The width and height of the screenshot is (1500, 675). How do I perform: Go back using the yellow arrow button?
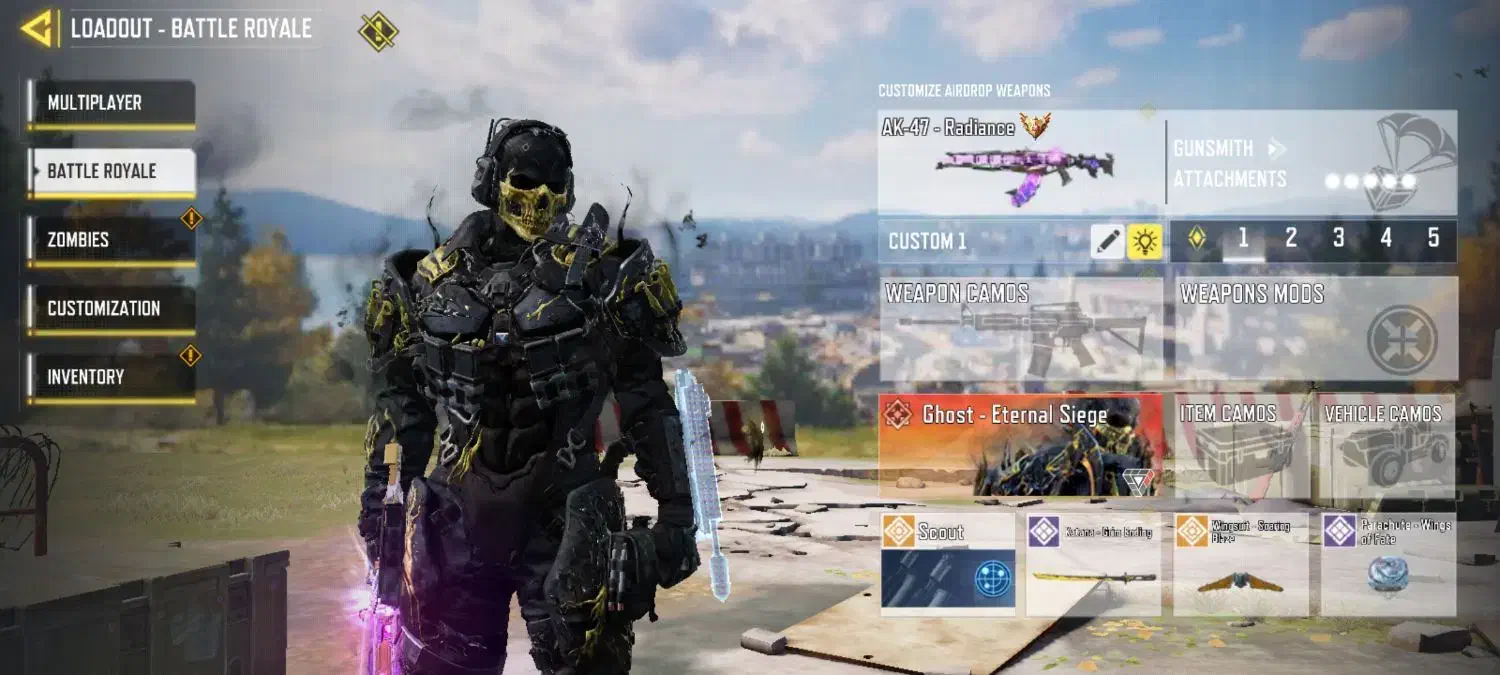pyautogui.click(x=36, y=29)
